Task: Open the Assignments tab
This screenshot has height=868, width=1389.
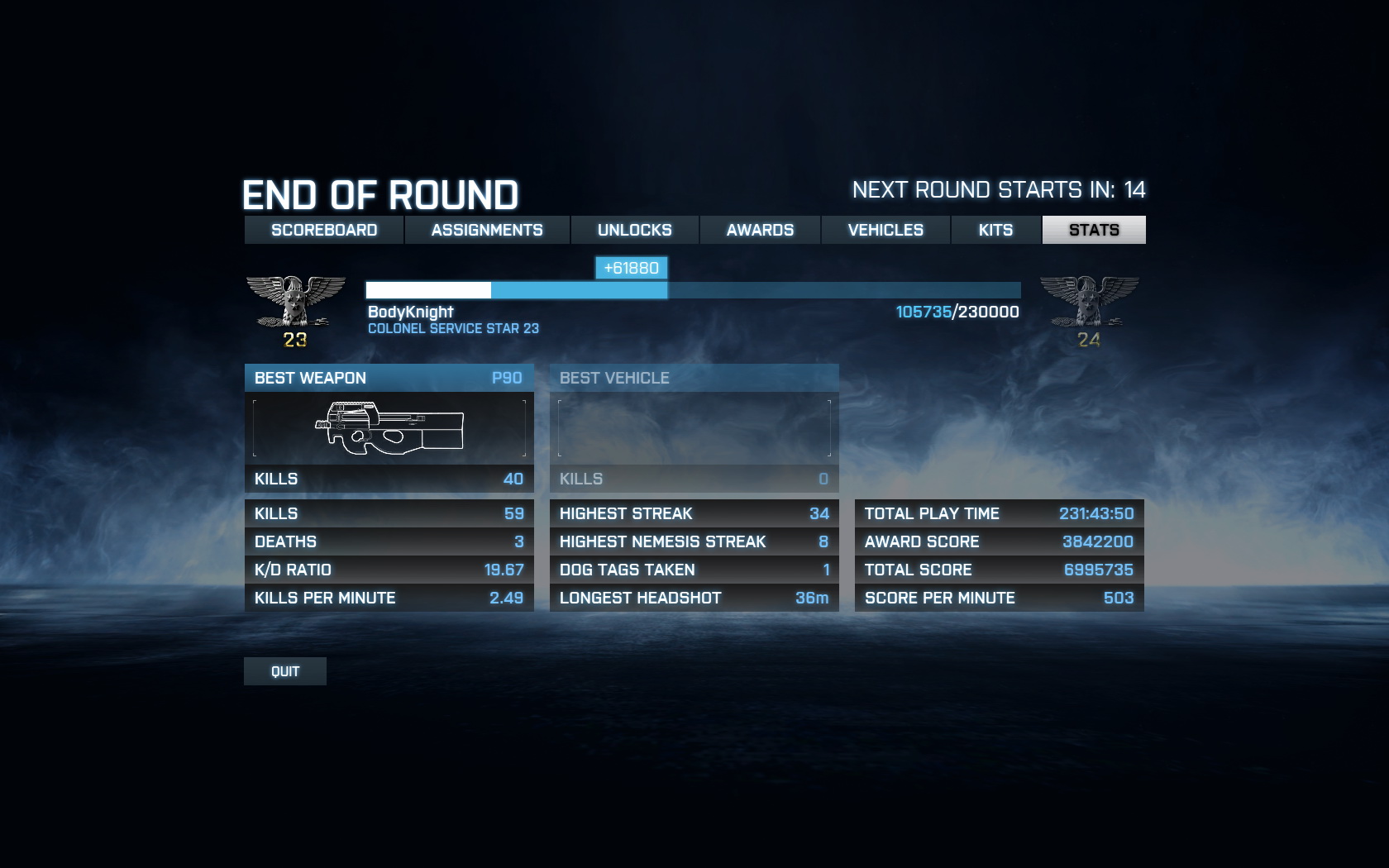Action: point(487,230)
